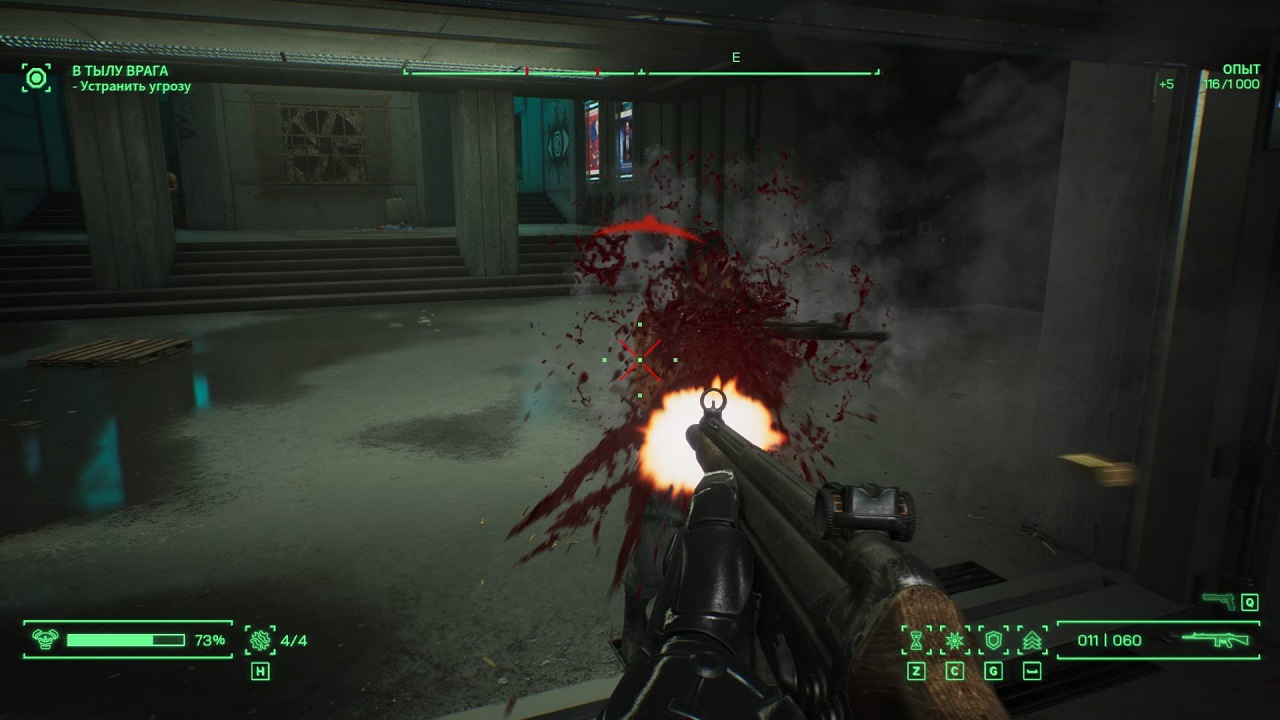Use the triple-chevron ability icon

1032,640
